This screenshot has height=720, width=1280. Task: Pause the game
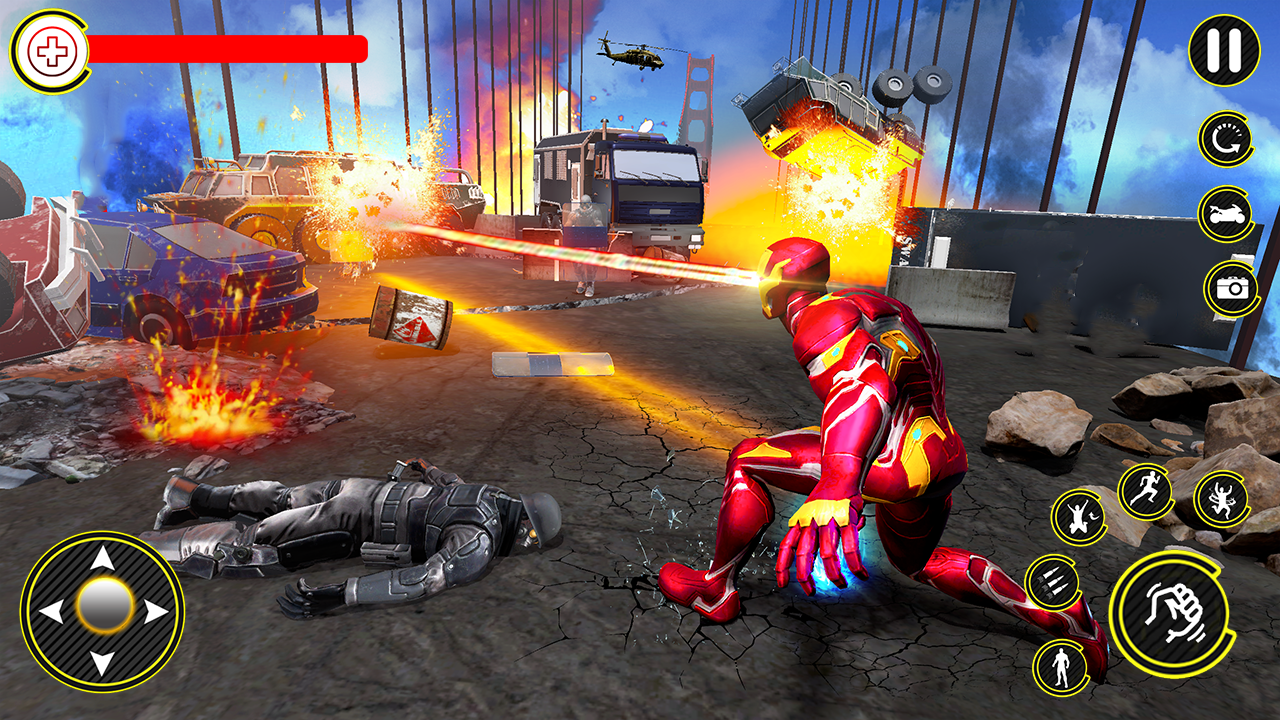(x=1224, y=50)
